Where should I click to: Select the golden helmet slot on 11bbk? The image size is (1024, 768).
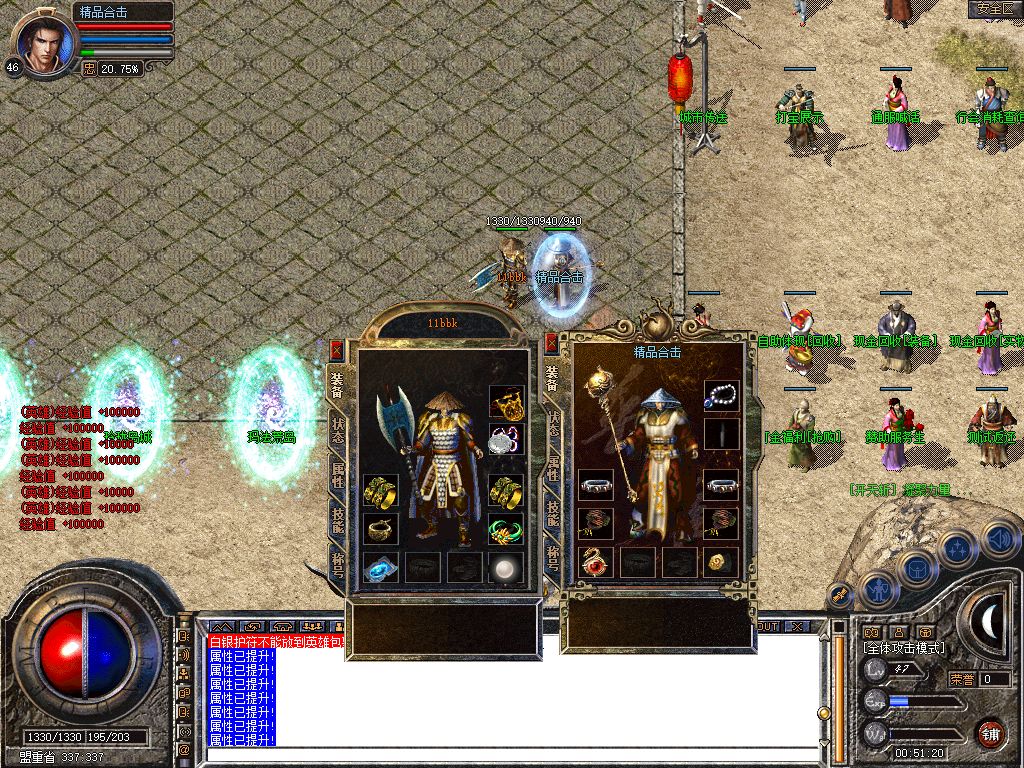pyautogui.click(x=507, y=403)
